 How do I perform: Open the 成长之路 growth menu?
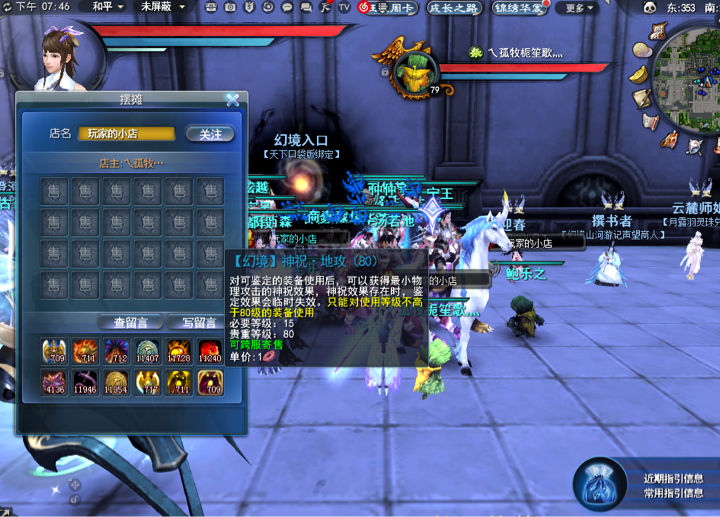point(453,8)
